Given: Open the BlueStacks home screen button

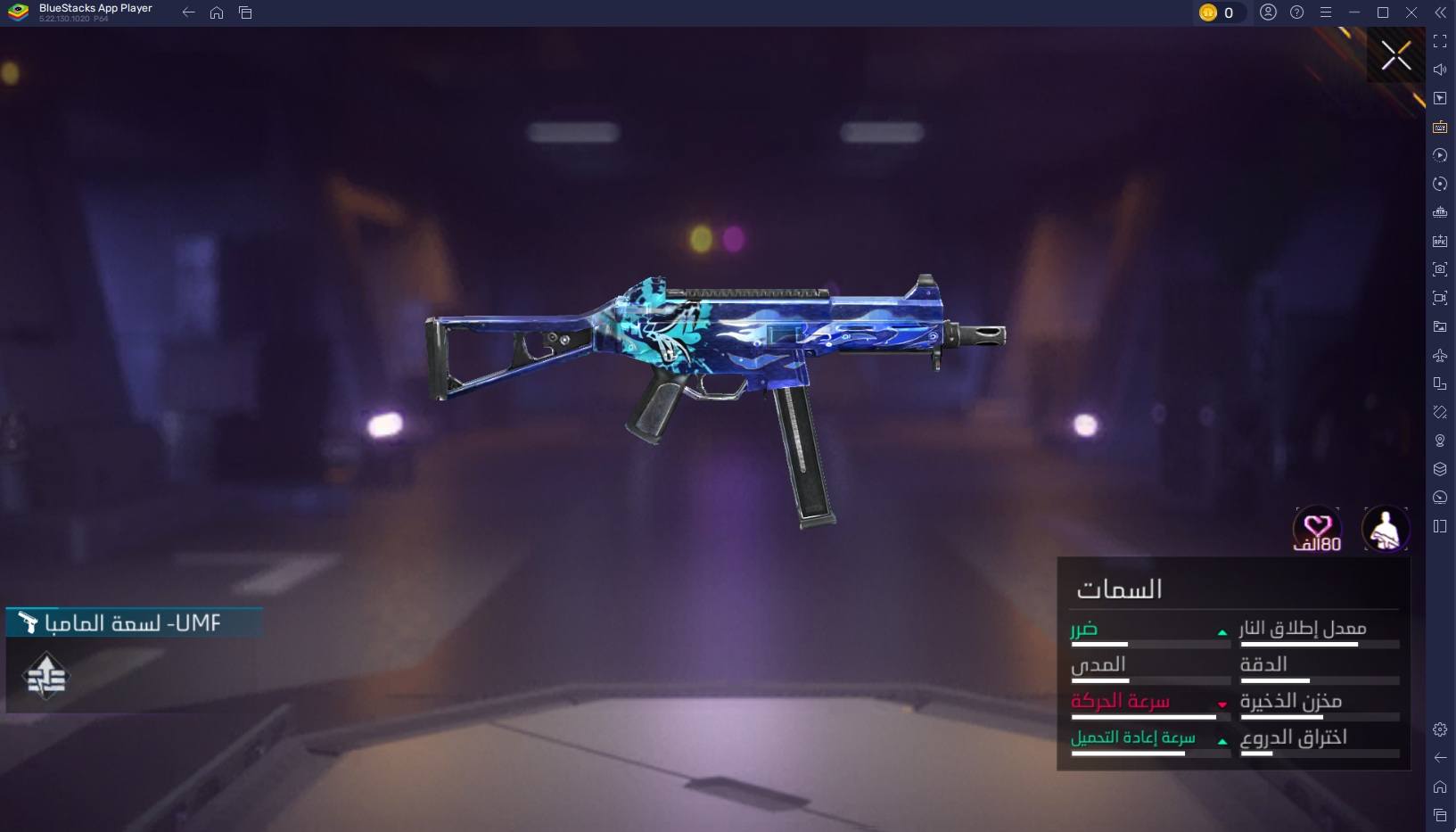Looking at the screenshot, I should pyautogui.click(x=217, y=12).
